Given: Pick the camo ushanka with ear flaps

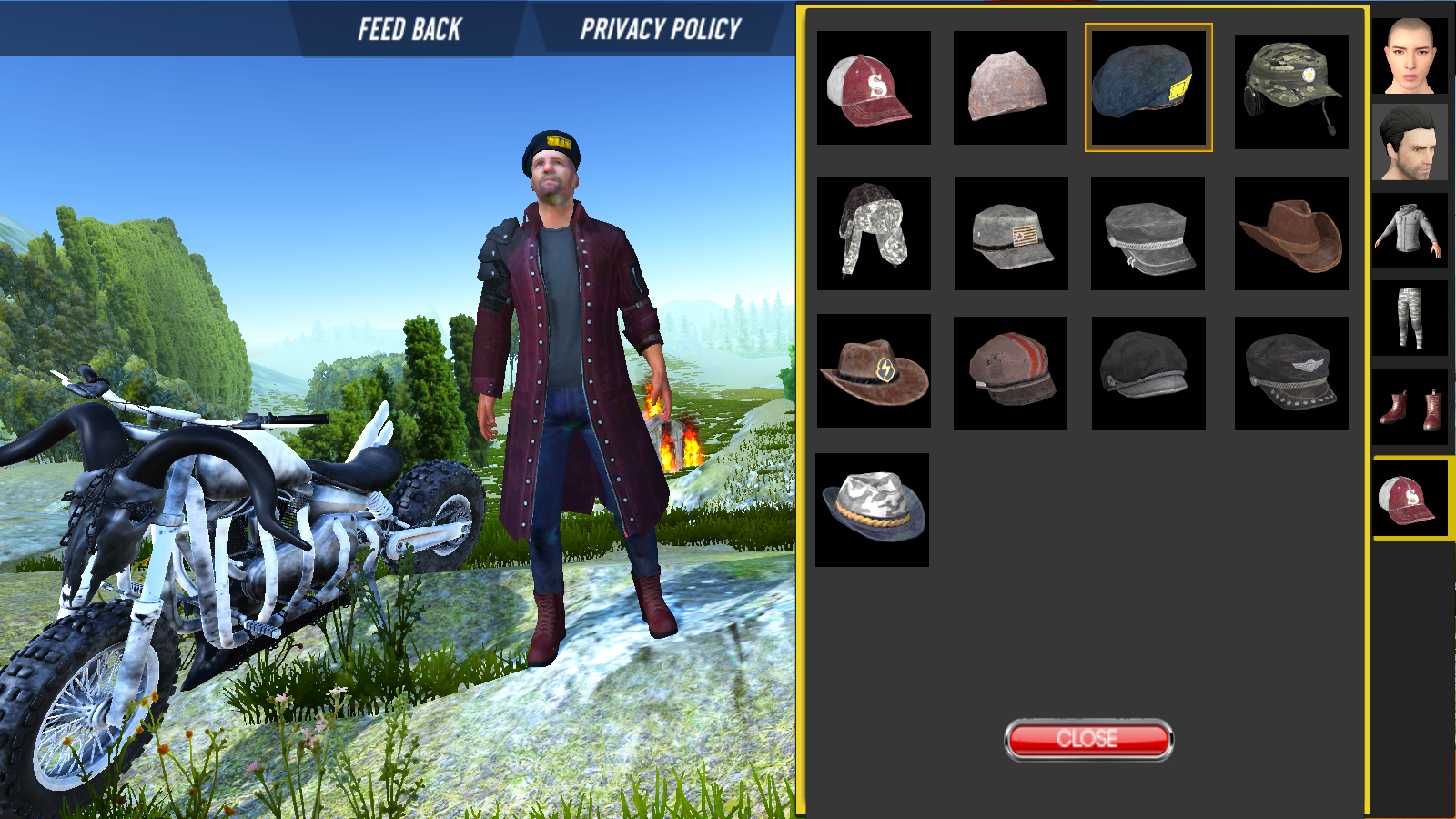Looking at the screenshot, I should click(x=874, y=233).
